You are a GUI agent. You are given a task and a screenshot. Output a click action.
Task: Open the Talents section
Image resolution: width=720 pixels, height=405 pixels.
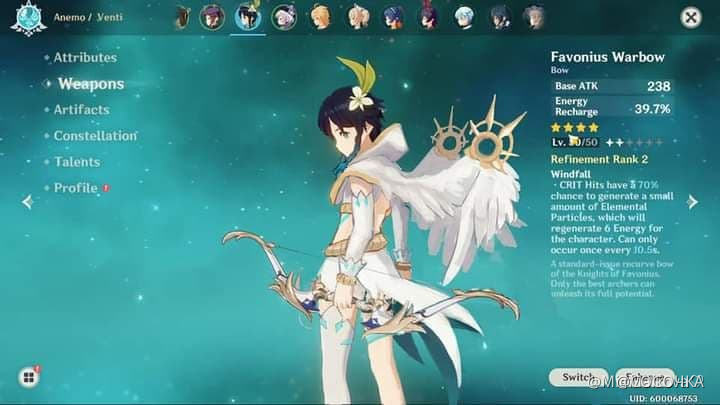76,162
